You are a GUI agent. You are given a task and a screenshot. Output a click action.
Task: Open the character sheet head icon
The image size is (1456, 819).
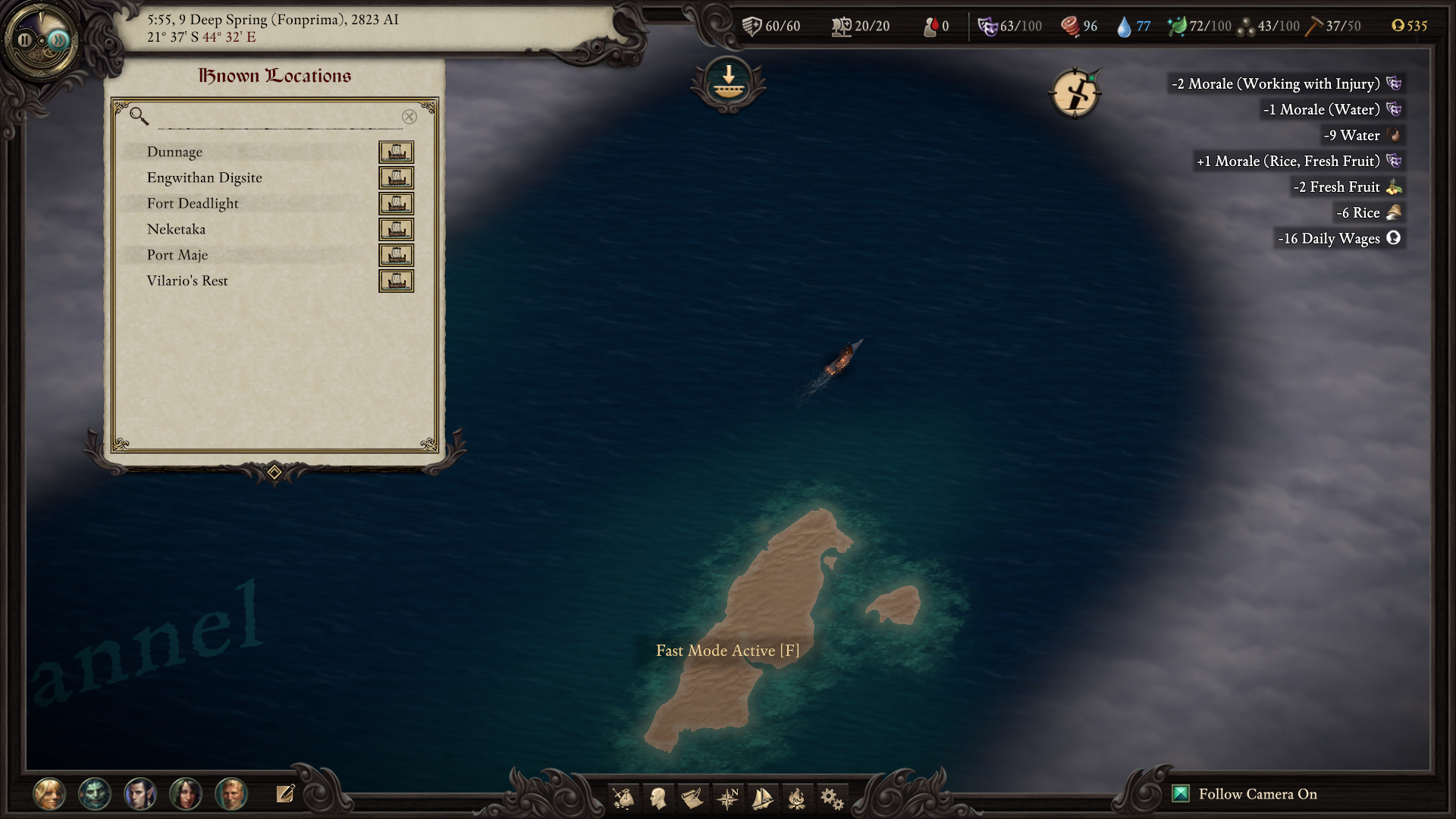(658, 798)
